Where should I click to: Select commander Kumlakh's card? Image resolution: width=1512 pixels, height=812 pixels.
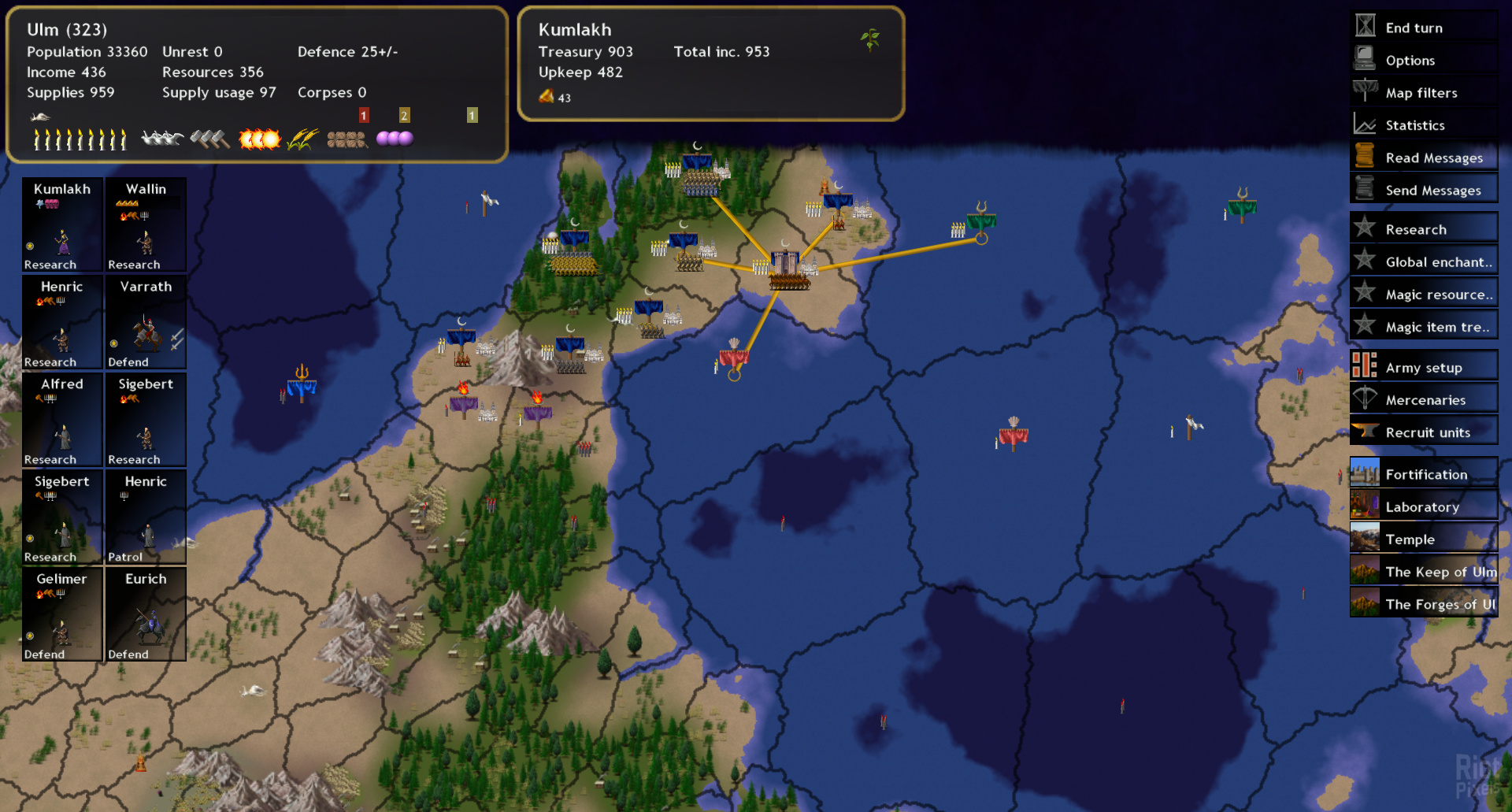[62, 225]
